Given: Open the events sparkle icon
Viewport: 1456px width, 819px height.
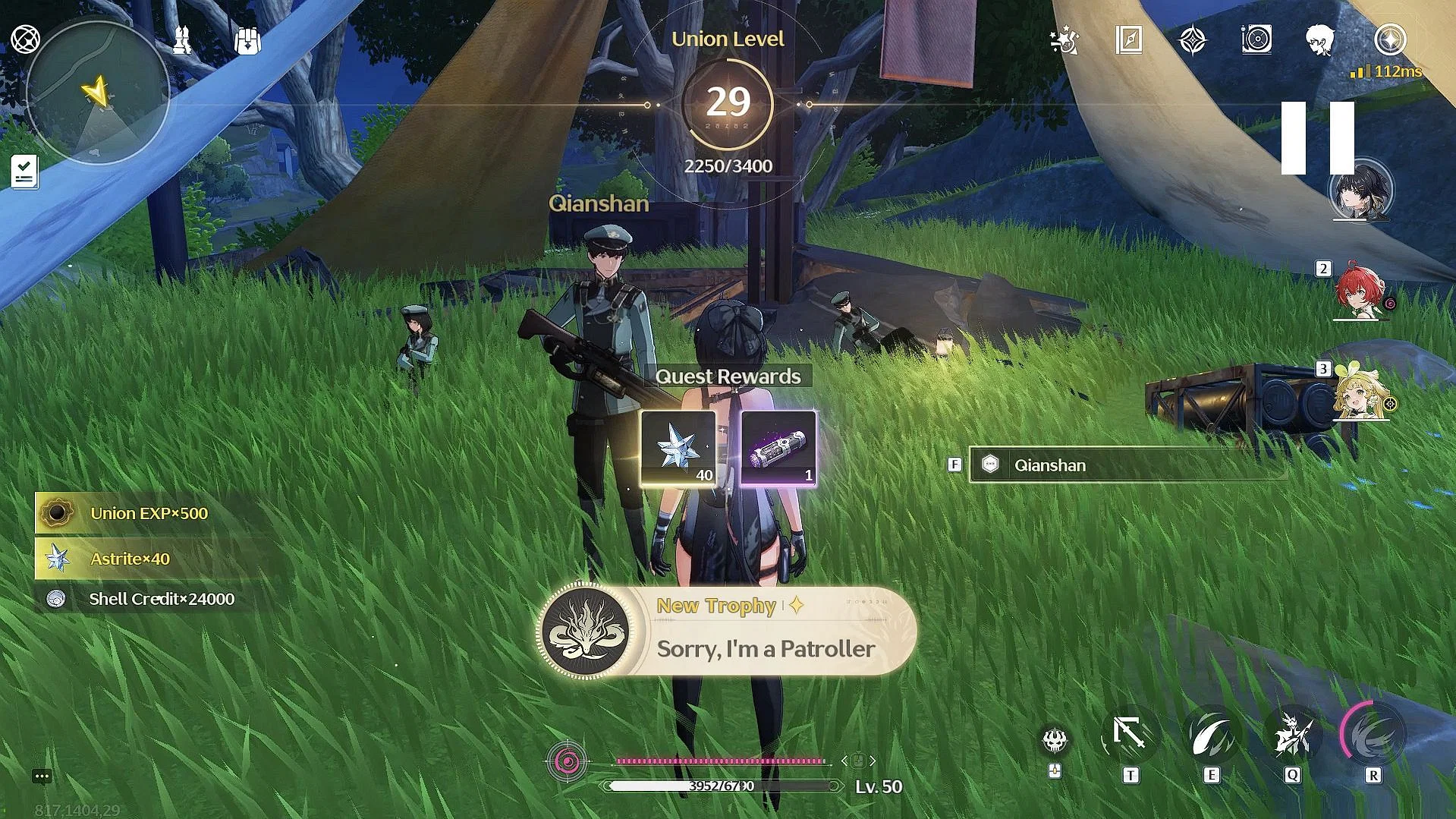Looking at the screenshot, I should tap(1064, 40).
